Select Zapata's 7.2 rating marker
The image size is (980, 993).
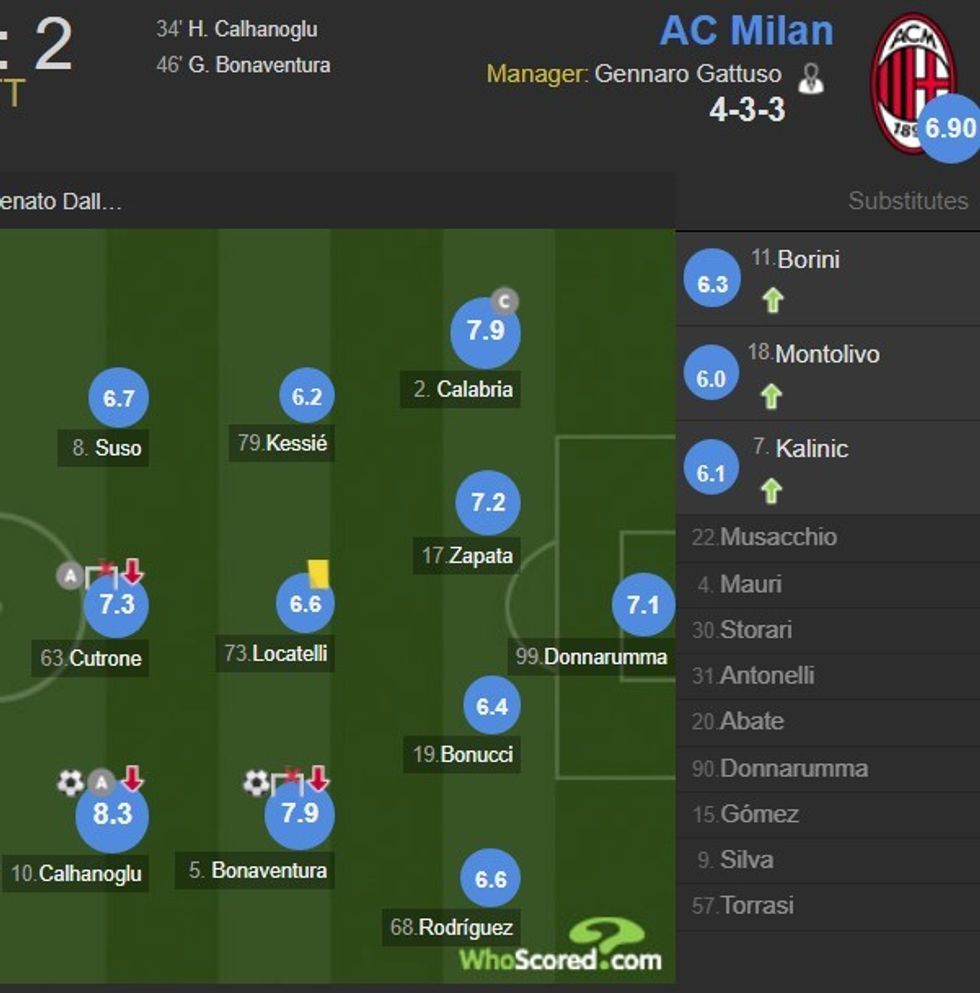(x=487, y=502)
